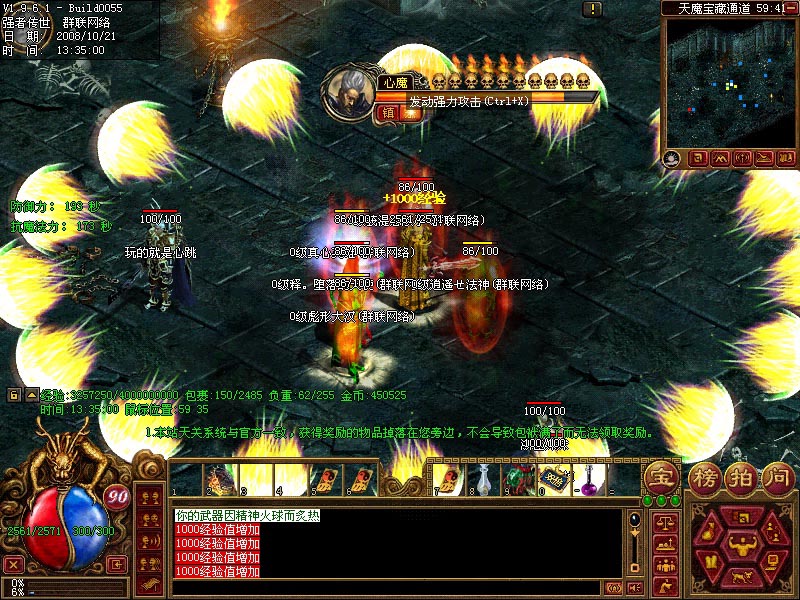Open the 宝 treasure shop button
The image size is (800, 600).
click(x=660, y=476)
